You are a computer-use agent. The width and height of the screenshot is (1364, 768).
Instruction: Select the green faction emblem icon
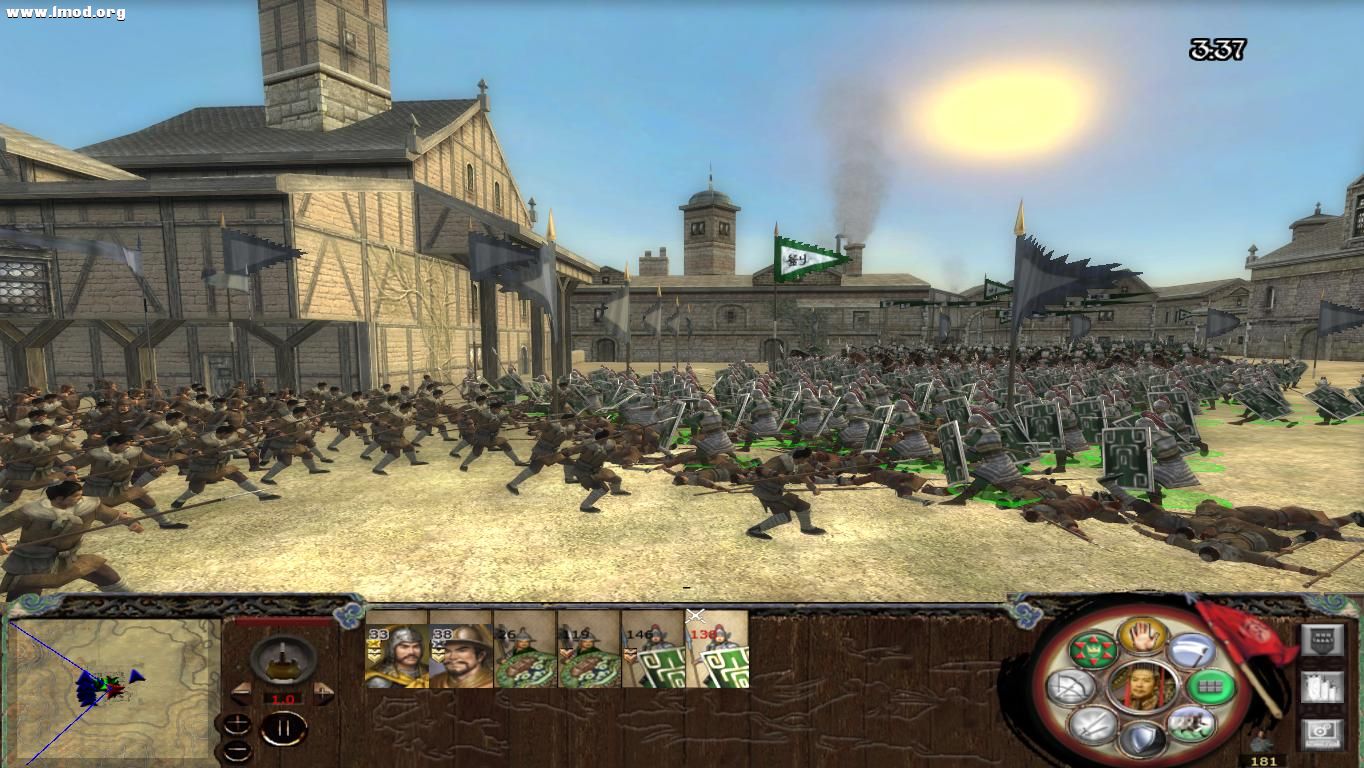[1095, 650]
